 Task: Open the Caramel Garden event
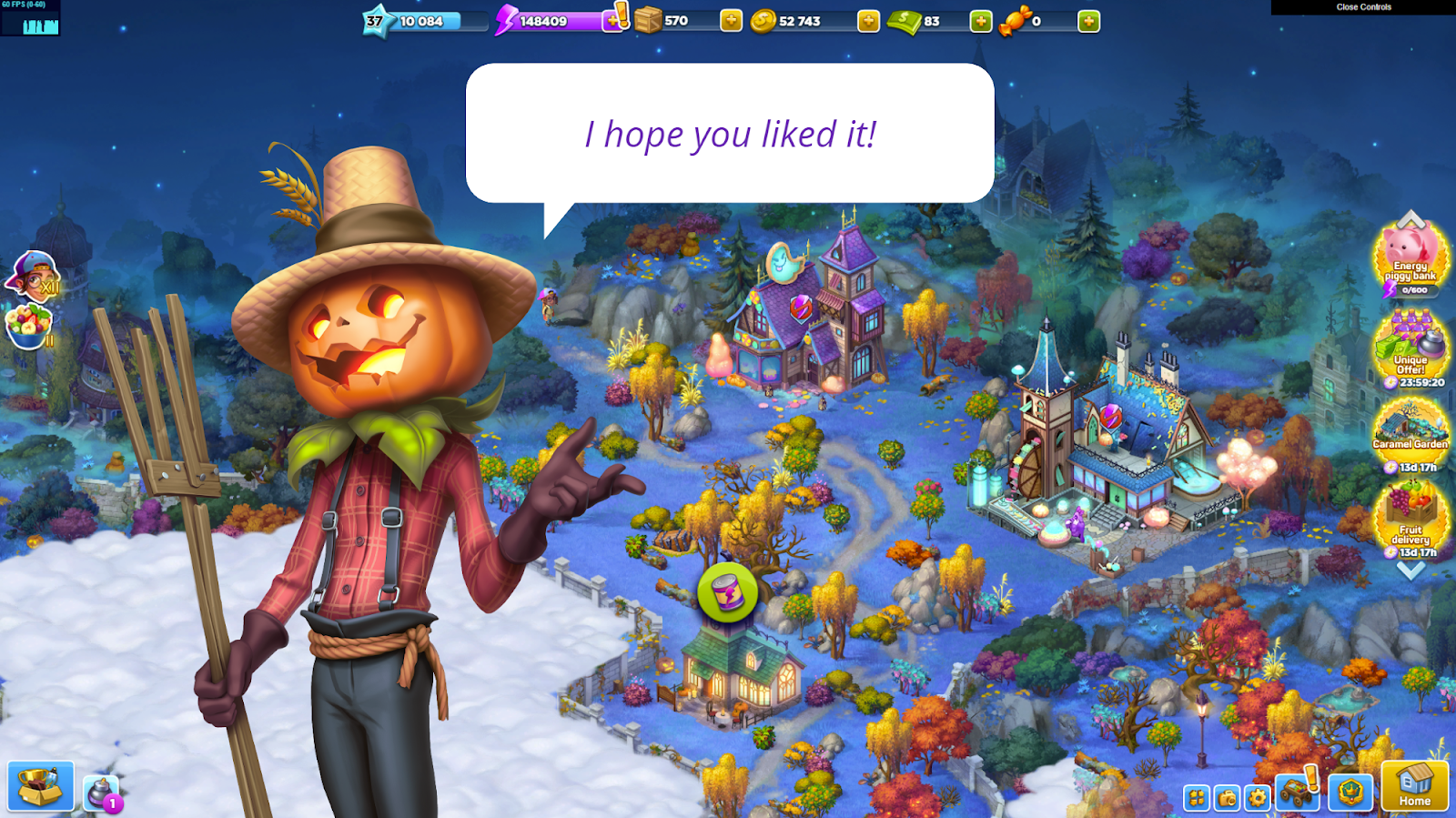1410,434
